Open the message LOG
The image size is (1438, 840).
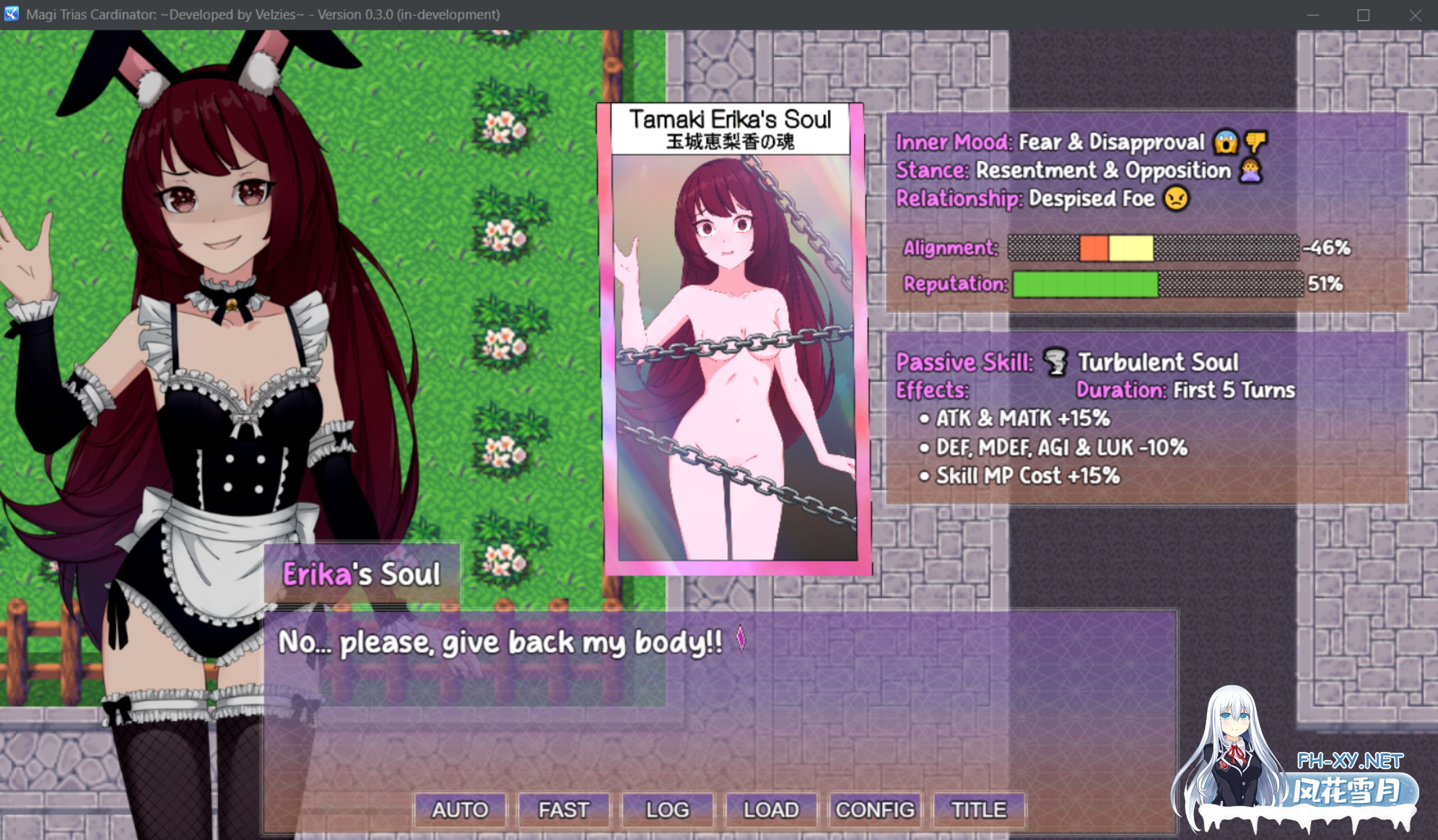click(667, 810)
